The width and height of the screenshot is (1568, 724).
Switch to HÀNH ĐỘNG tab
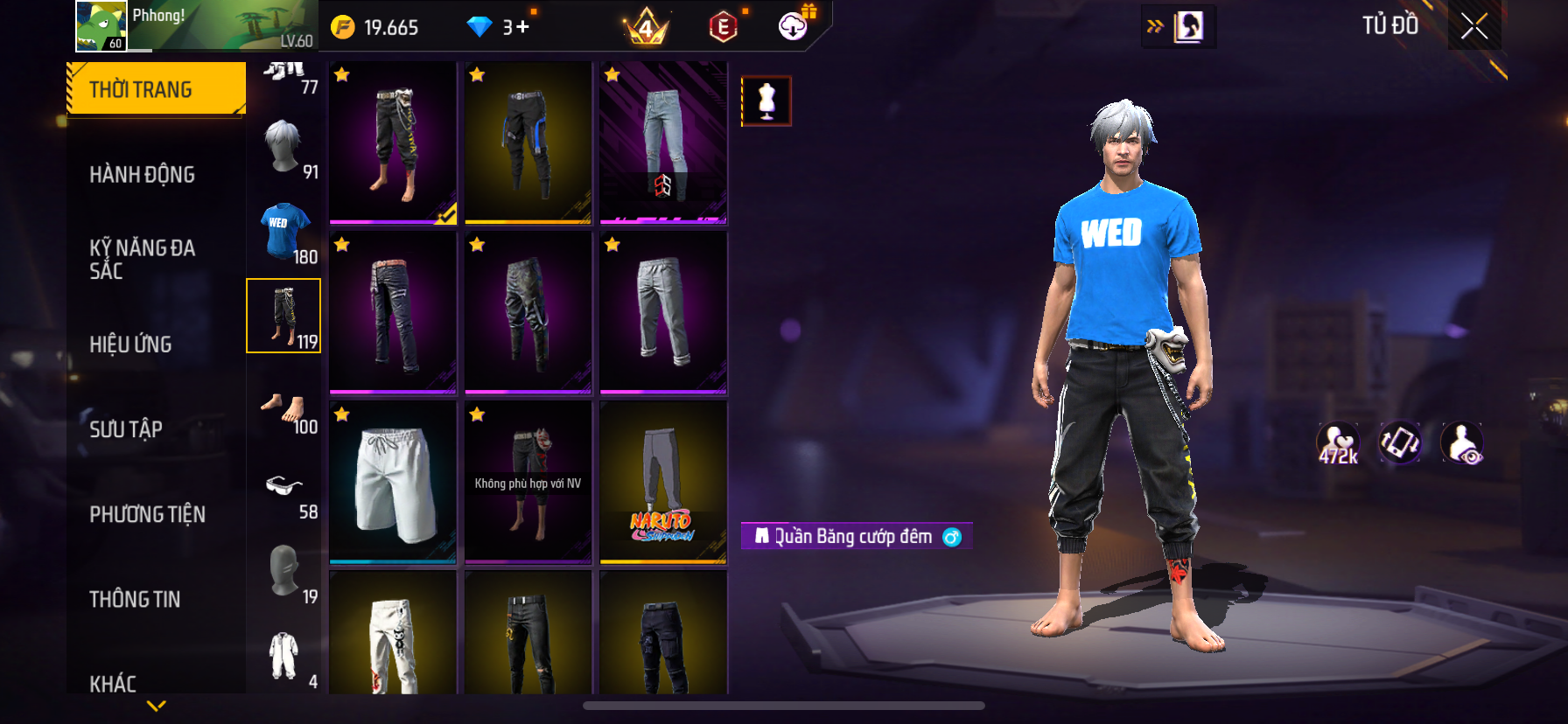[143, 175]
